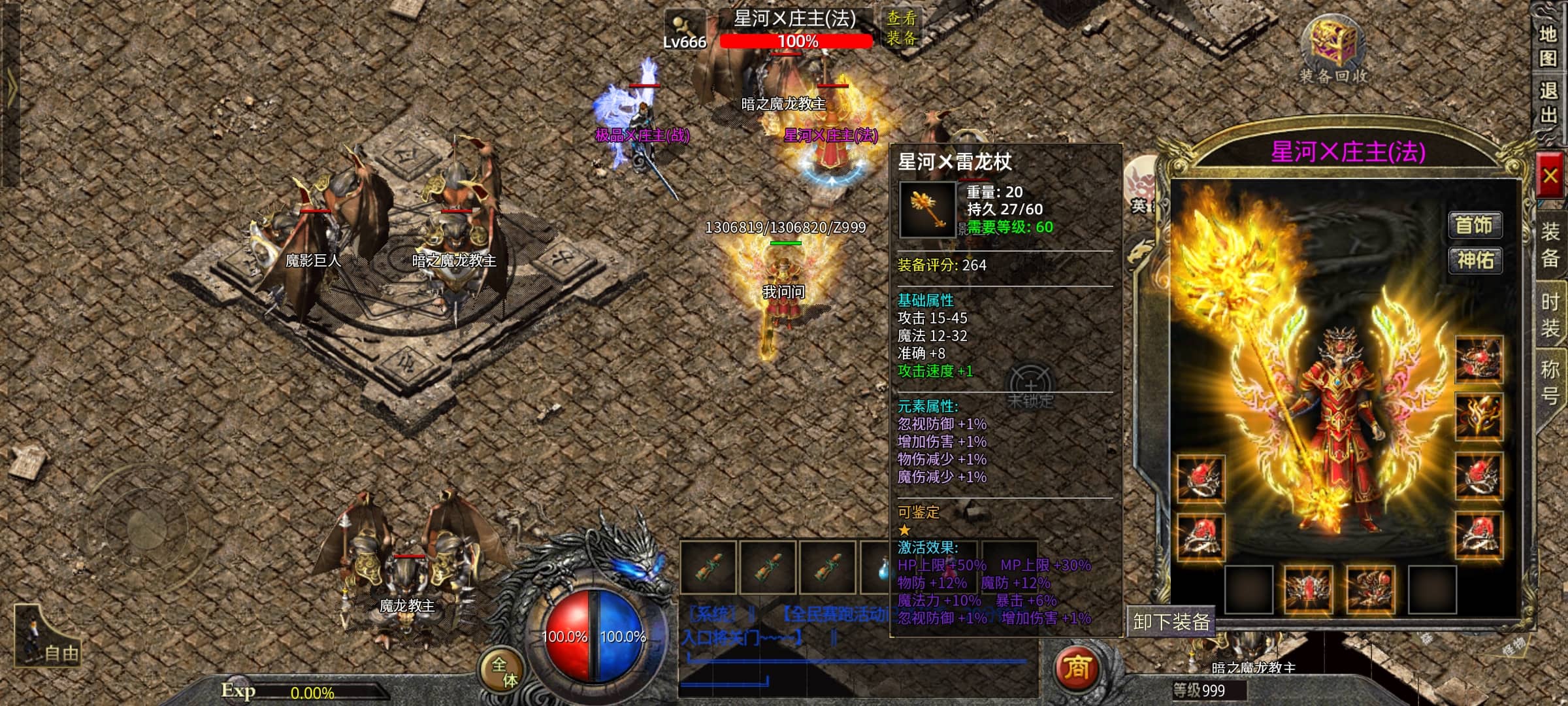Tap the 退出 exit button
The height and width of the screenshot is (706, 1568).
tap(1547, 103)
